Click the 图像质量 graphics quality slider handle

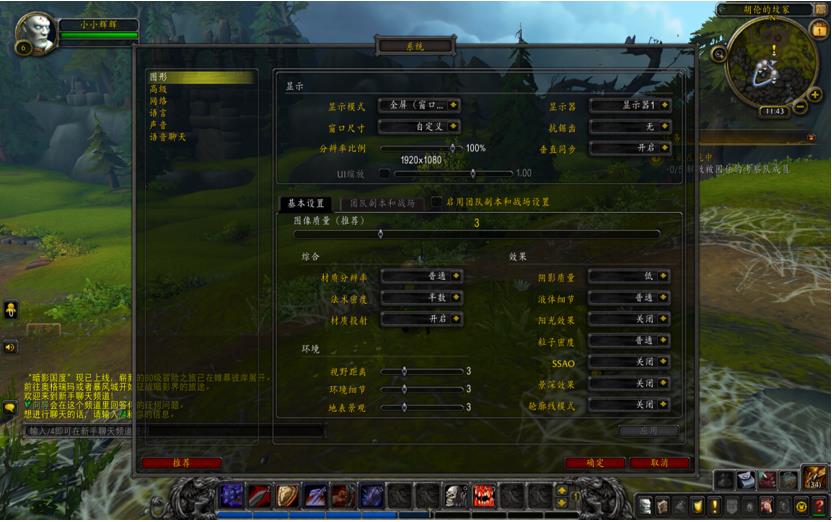coord(380,234)
